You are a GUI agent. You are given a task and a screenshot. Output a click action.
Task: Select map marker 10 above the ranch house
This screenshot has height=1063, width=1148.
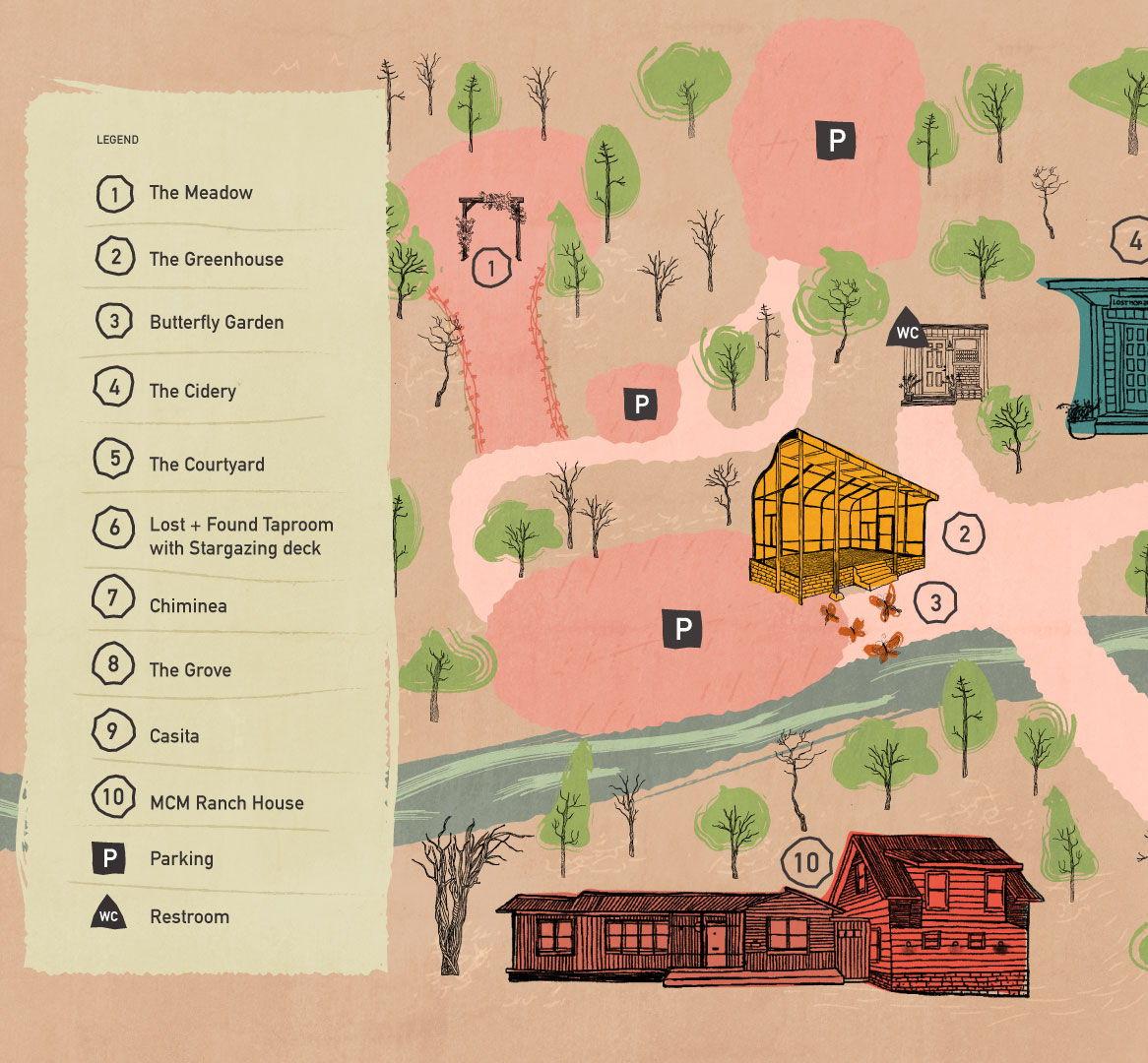pyautogui.click(x=805, y=863)
